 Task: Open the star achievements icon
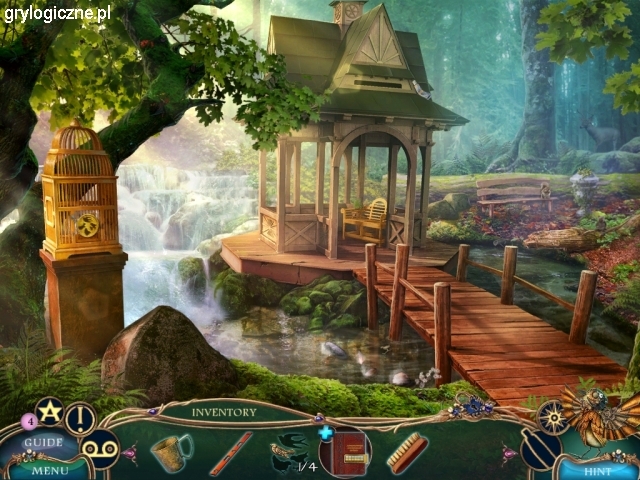point(49,410)
